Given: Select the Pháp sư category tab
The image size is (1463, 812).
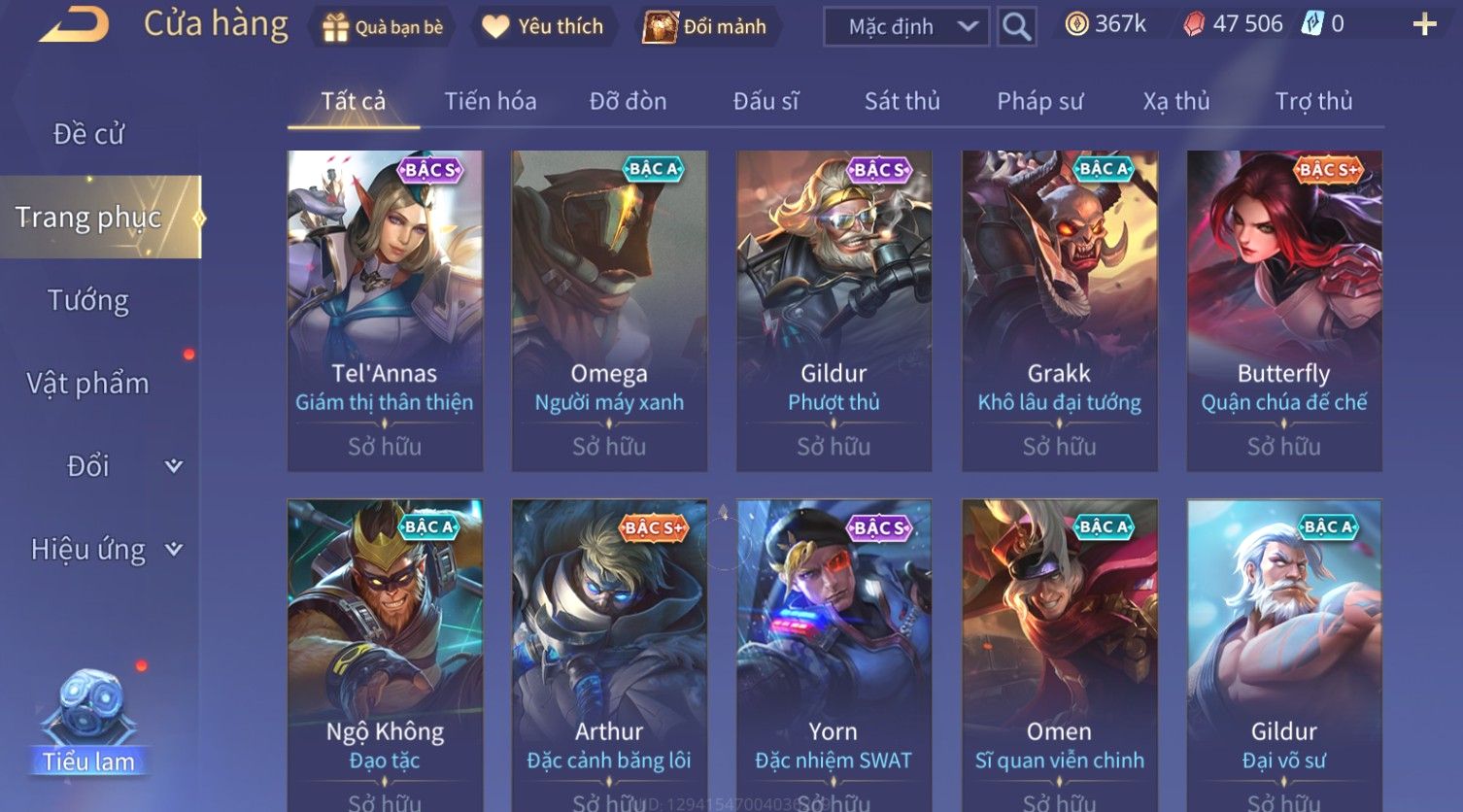Looking at the screenshot, I should 1039,101.
